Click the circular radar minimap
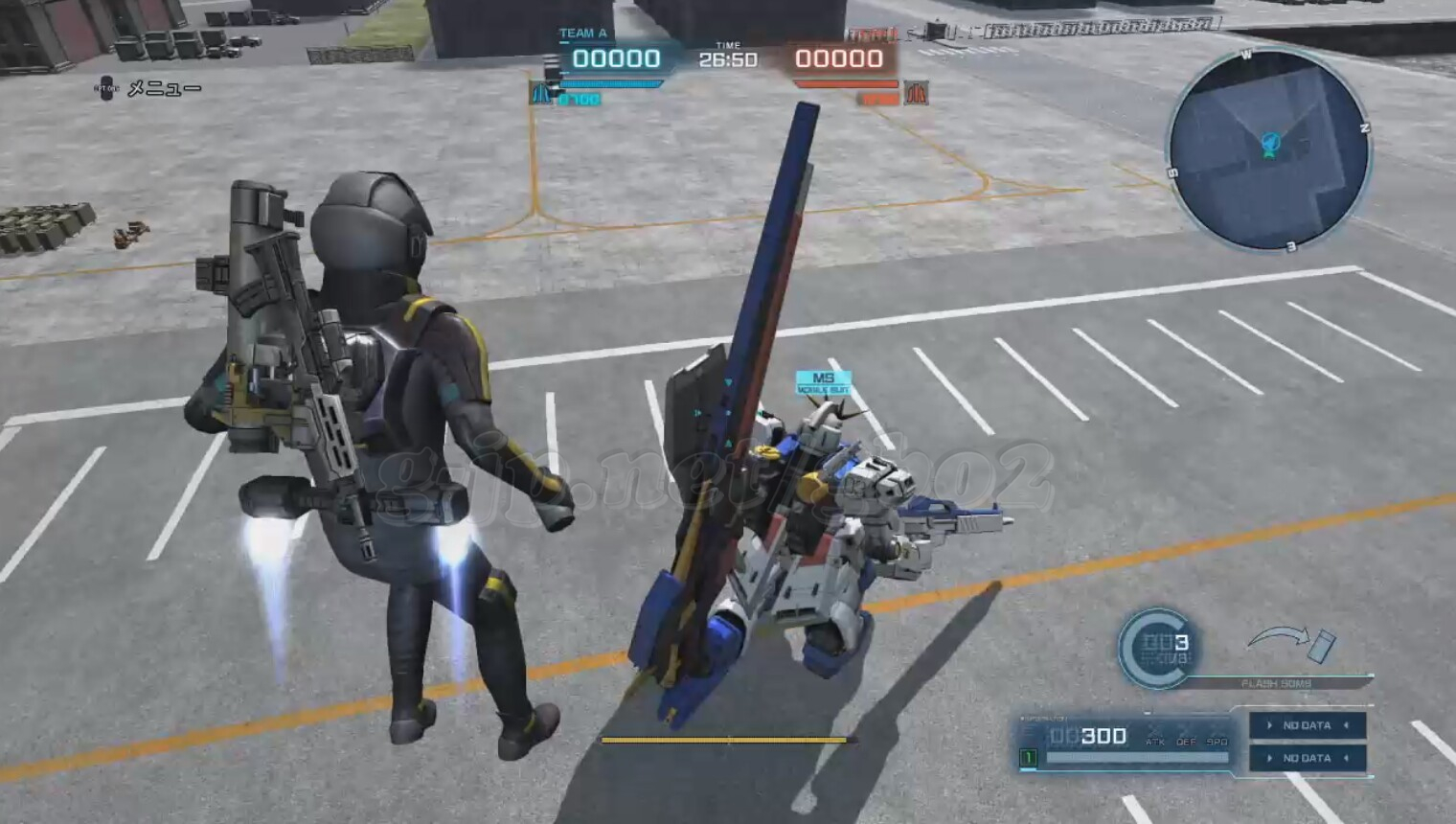Screen dimensions: 1456x824 (x=1269, y=149)
